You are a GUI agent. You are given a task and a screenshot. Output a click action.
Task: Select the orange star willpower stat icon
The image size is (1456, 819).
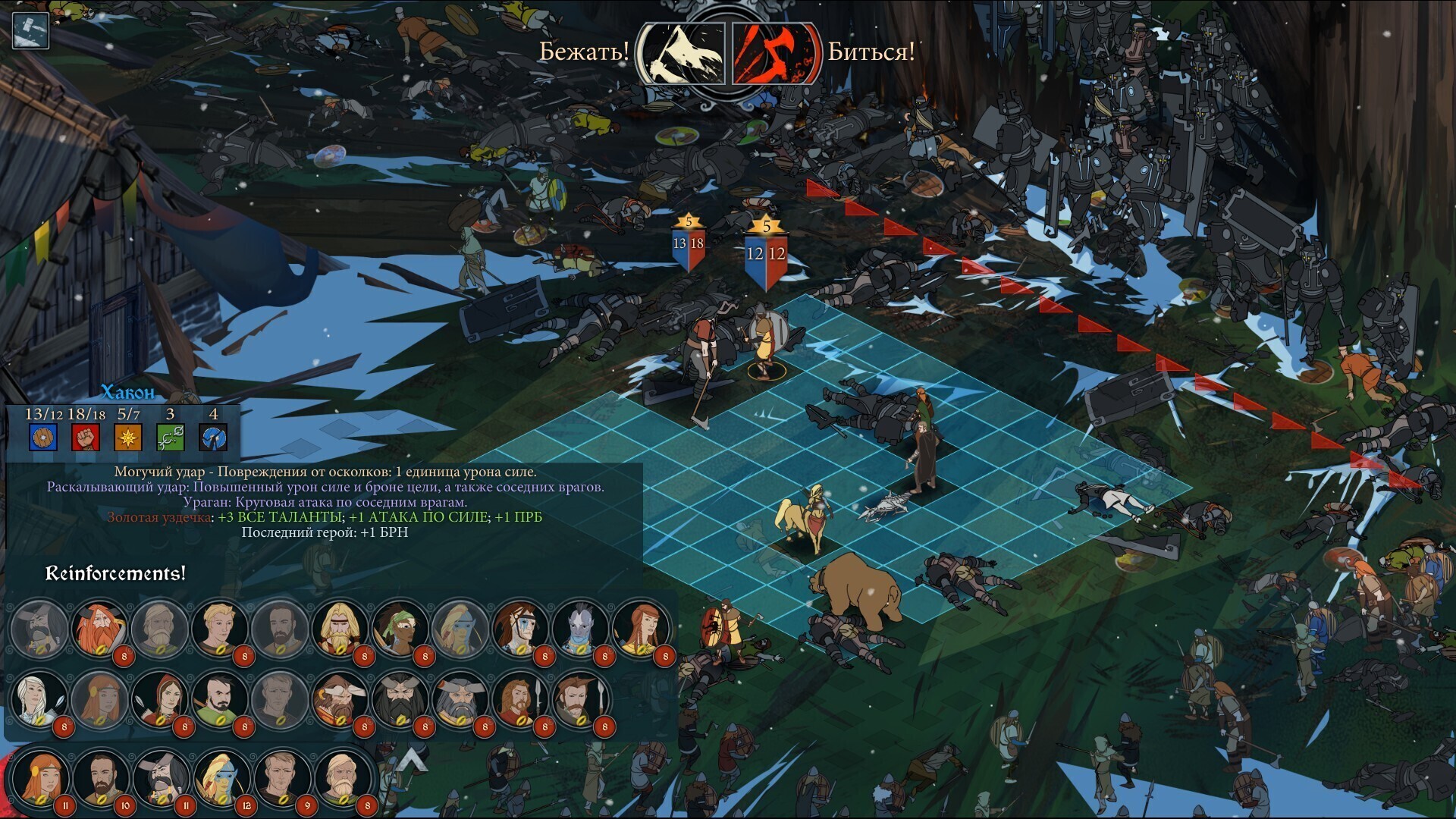coord(128,438)
